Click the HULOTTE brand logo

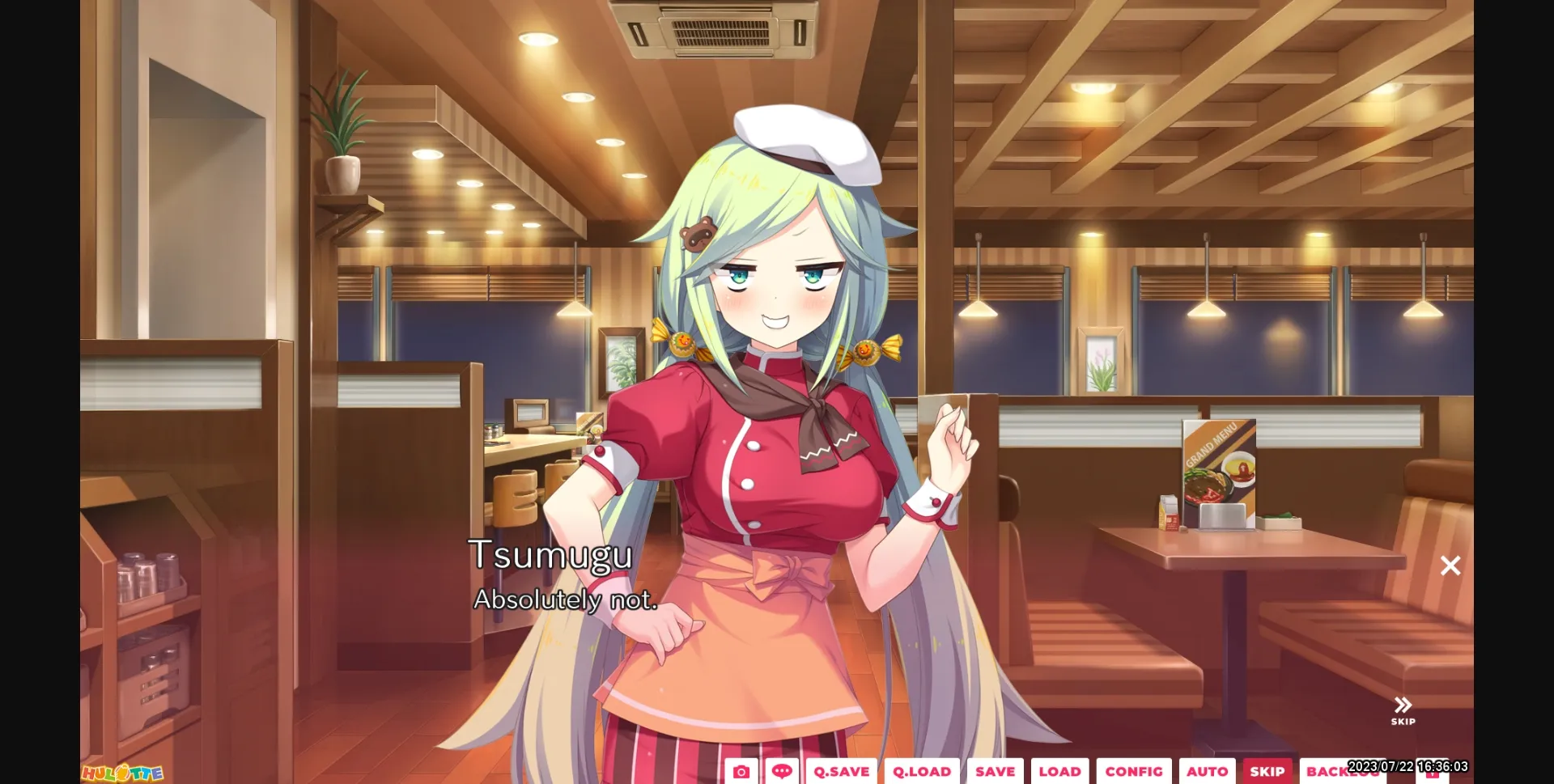pyautogui.click(x=121, y=773)
